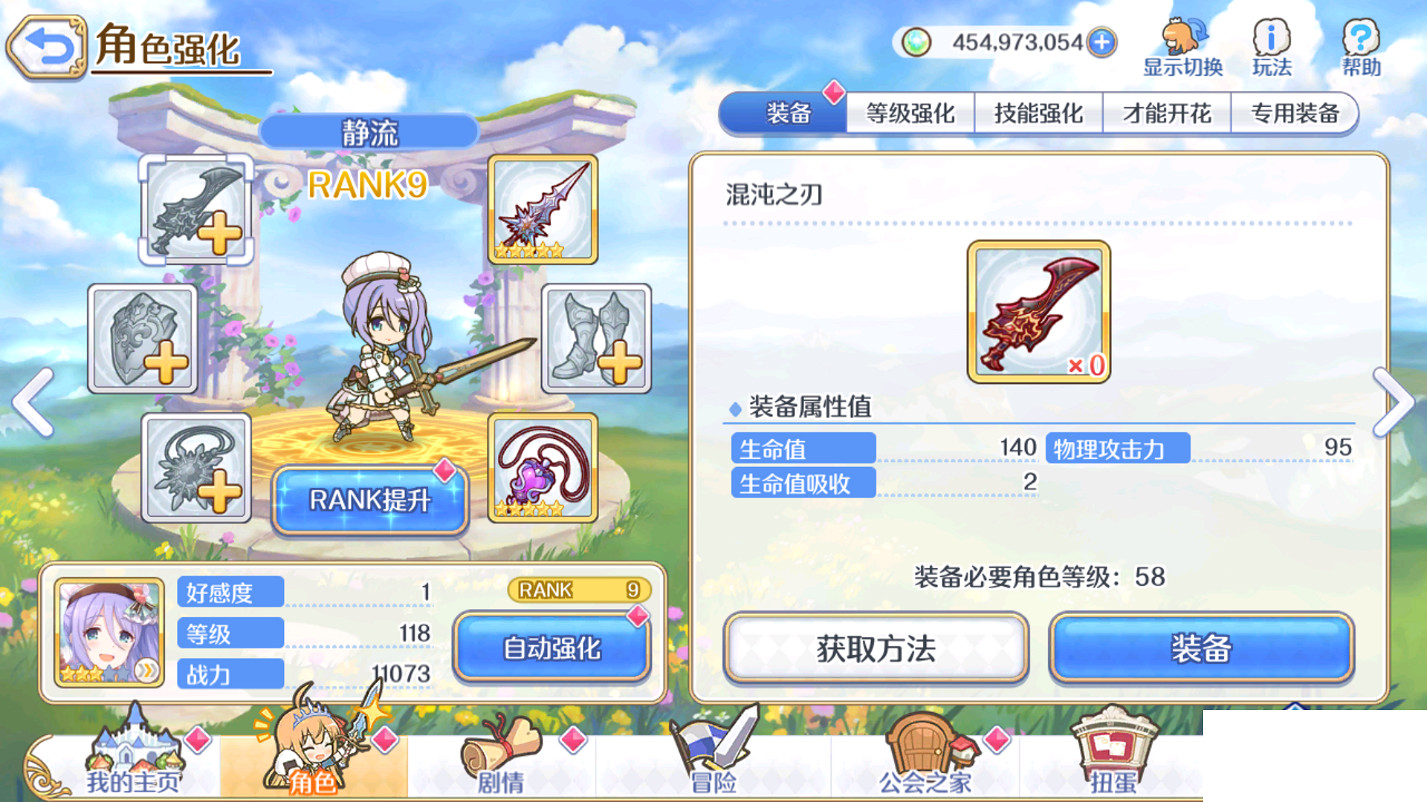Open the 专用装备 tab

1295,113
